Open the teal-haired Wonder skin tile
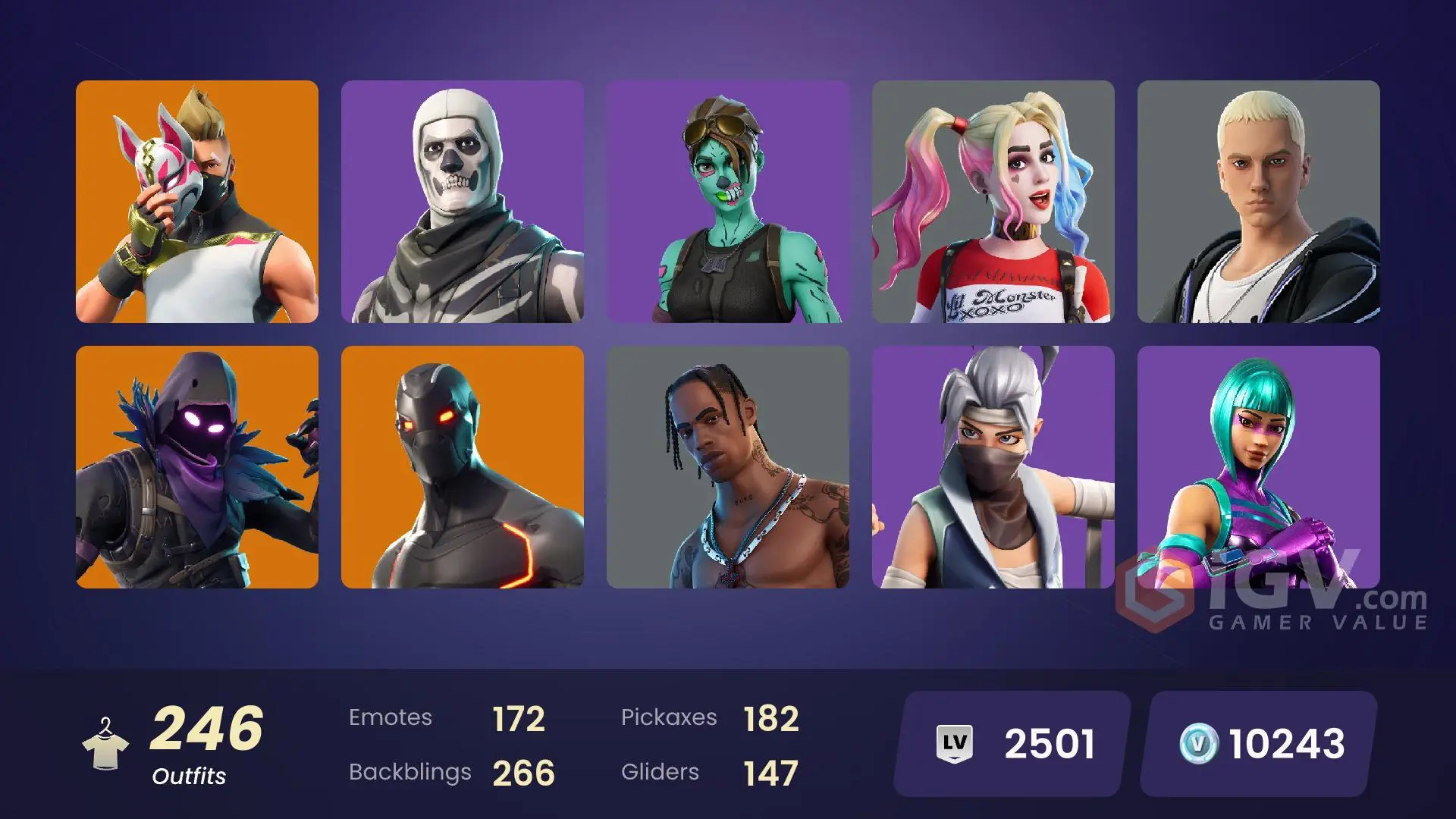Viewport: 1456px width, 819px height. (1258, 466)
